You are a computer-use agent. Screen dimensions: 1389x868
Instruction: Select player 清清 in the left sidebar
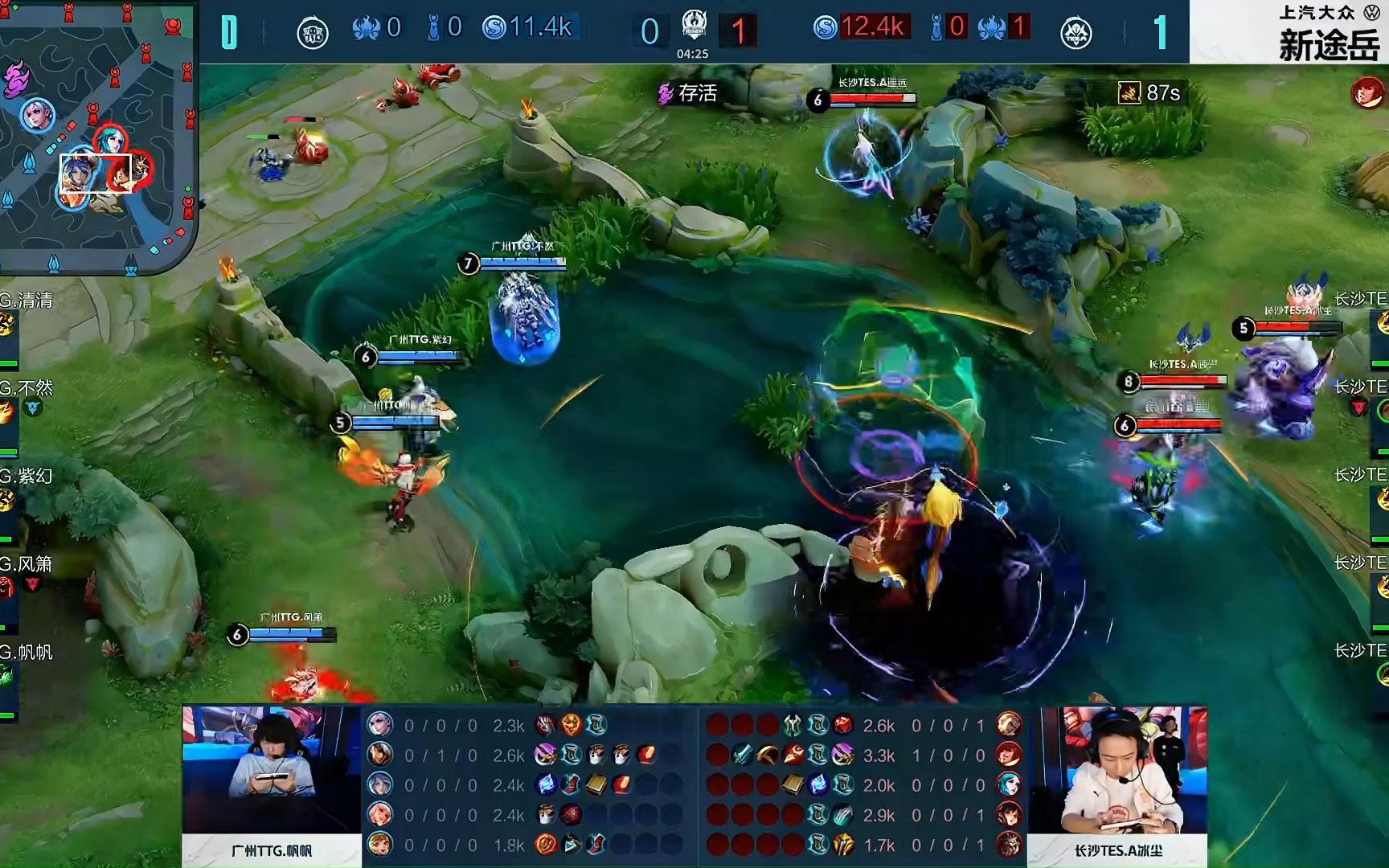click(27, 301)
